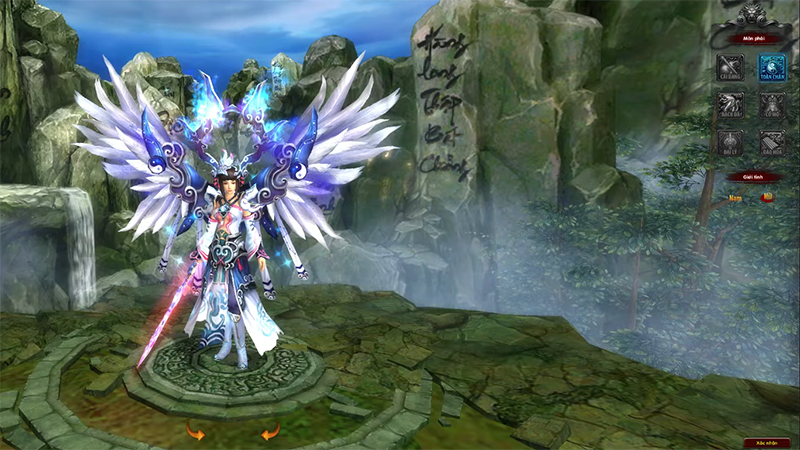Screen dimensions: 800x450
Task: Switch gender to Nữ
Action: (x=767, y=198)
